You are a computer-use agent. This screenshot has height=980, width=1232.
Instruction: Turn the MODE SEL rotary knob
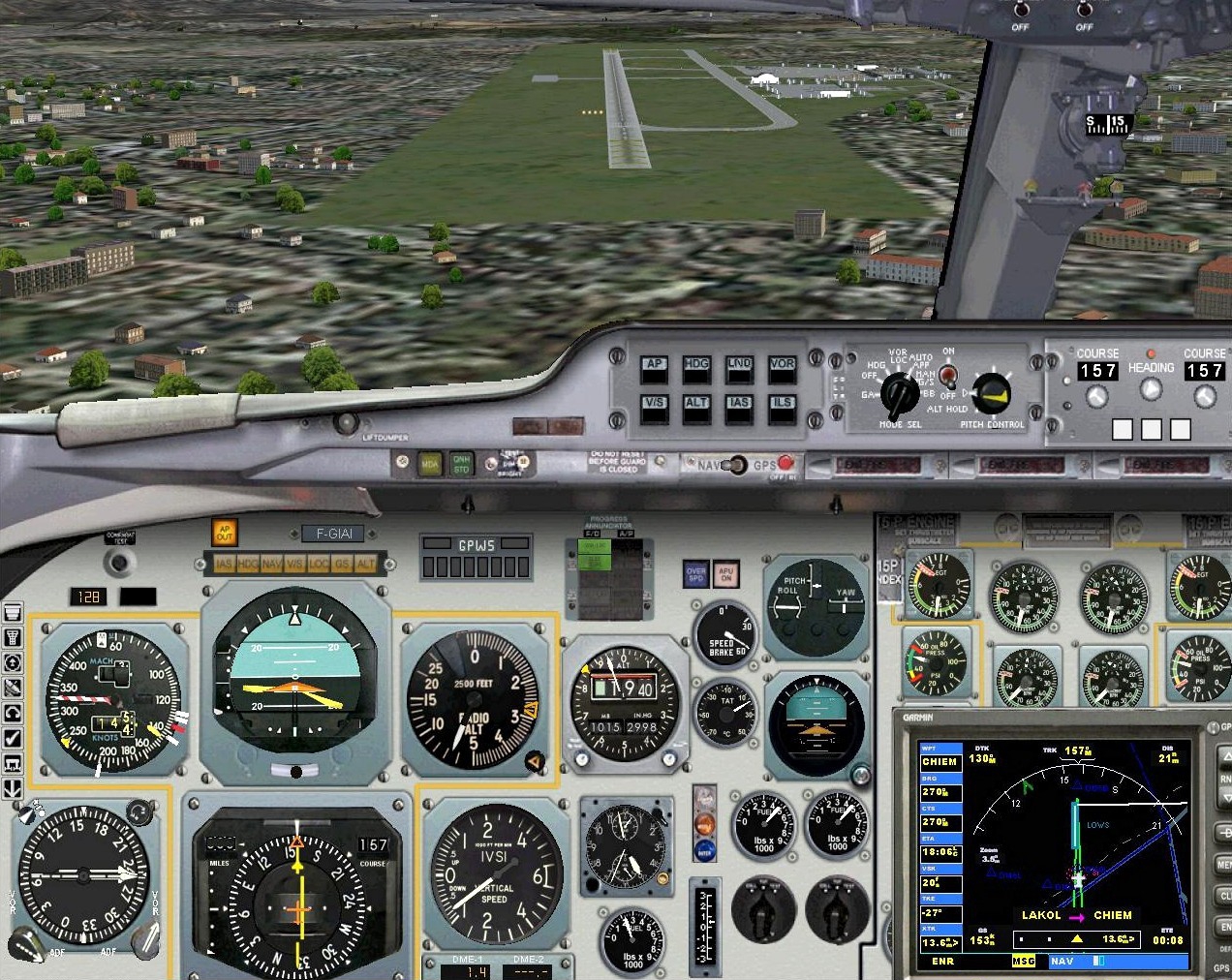(x=901, y=395)
